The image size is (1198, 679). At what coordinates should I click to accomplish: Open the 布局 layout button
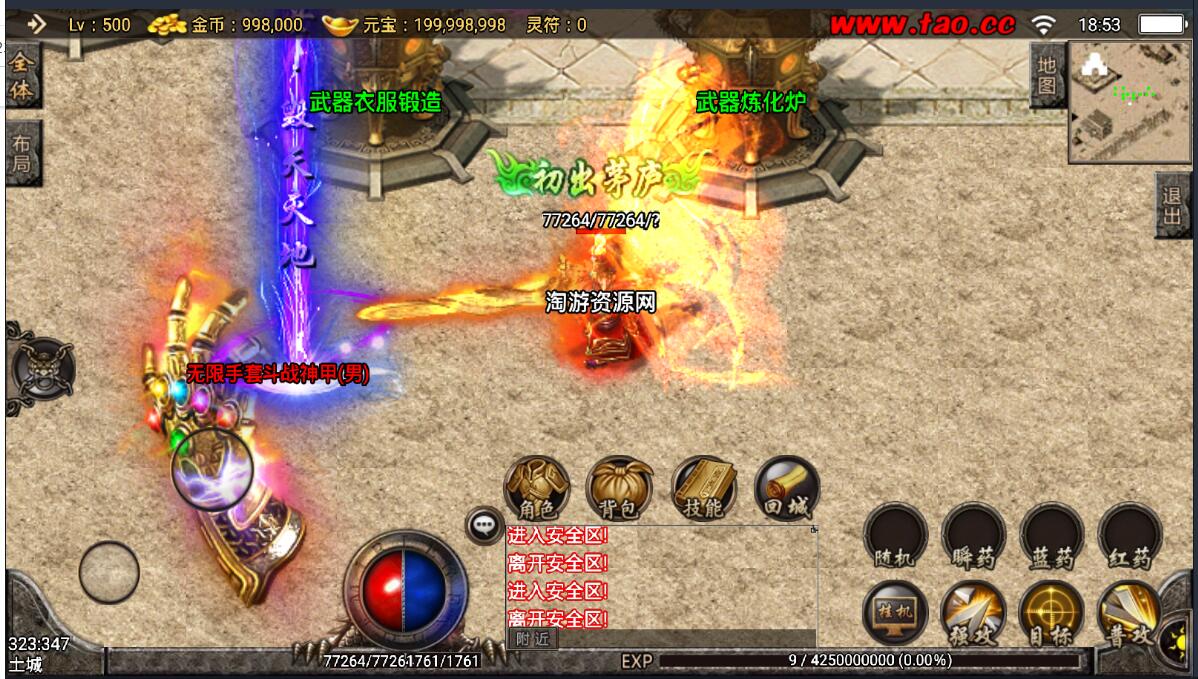[21, 155]
